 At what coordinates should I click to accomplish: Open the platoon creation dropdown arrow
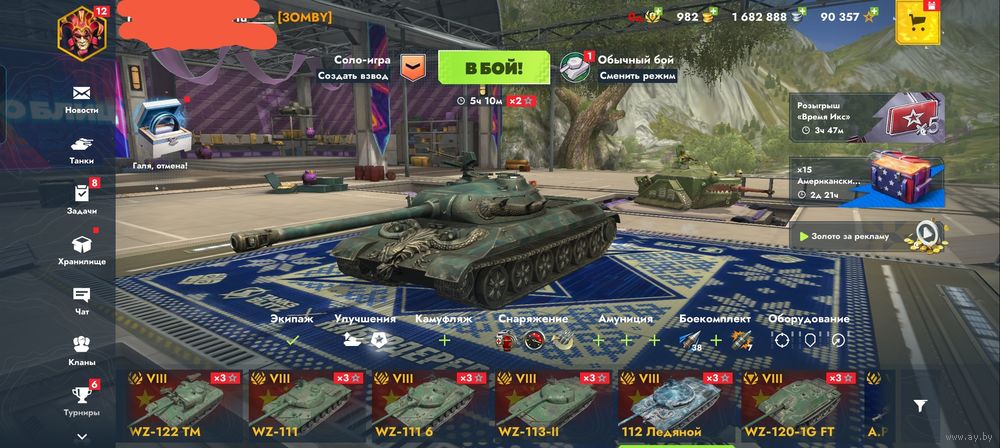(413, 67)
